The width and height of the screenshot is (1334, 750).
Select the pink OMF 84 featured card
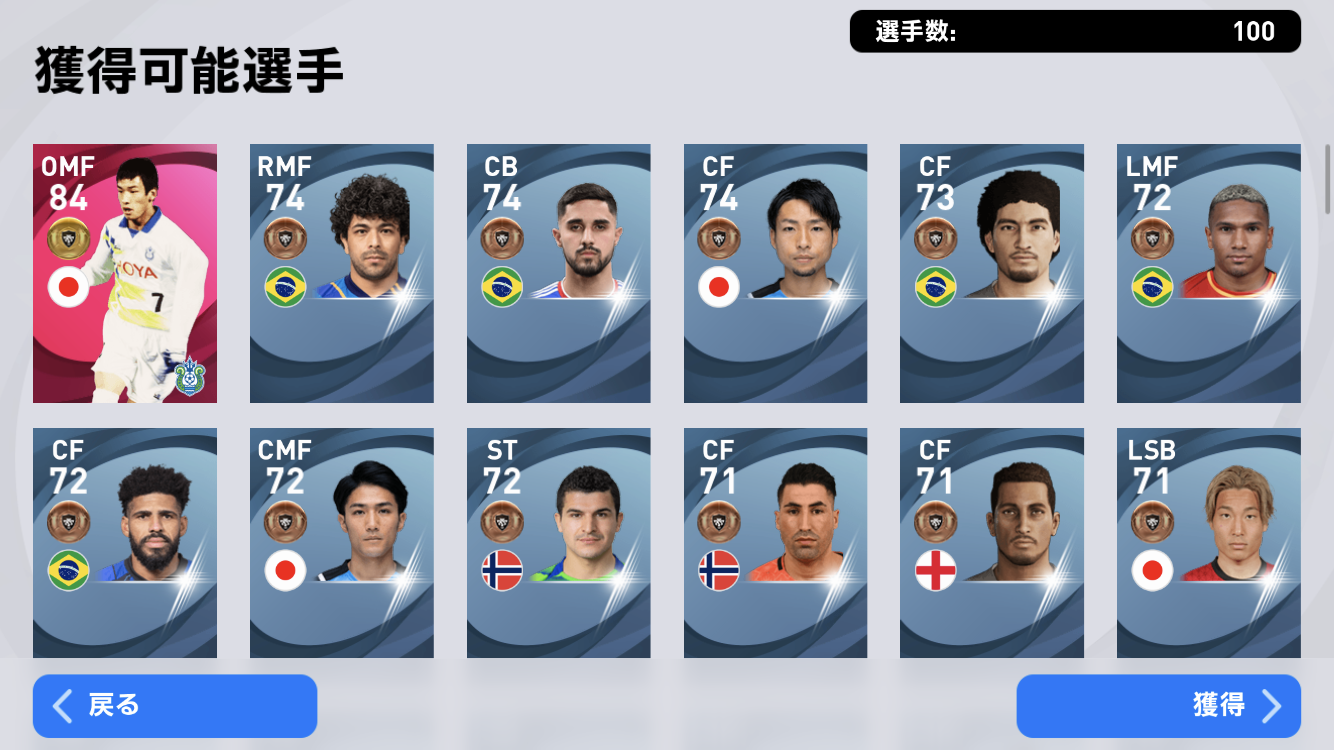pos(125,274)
